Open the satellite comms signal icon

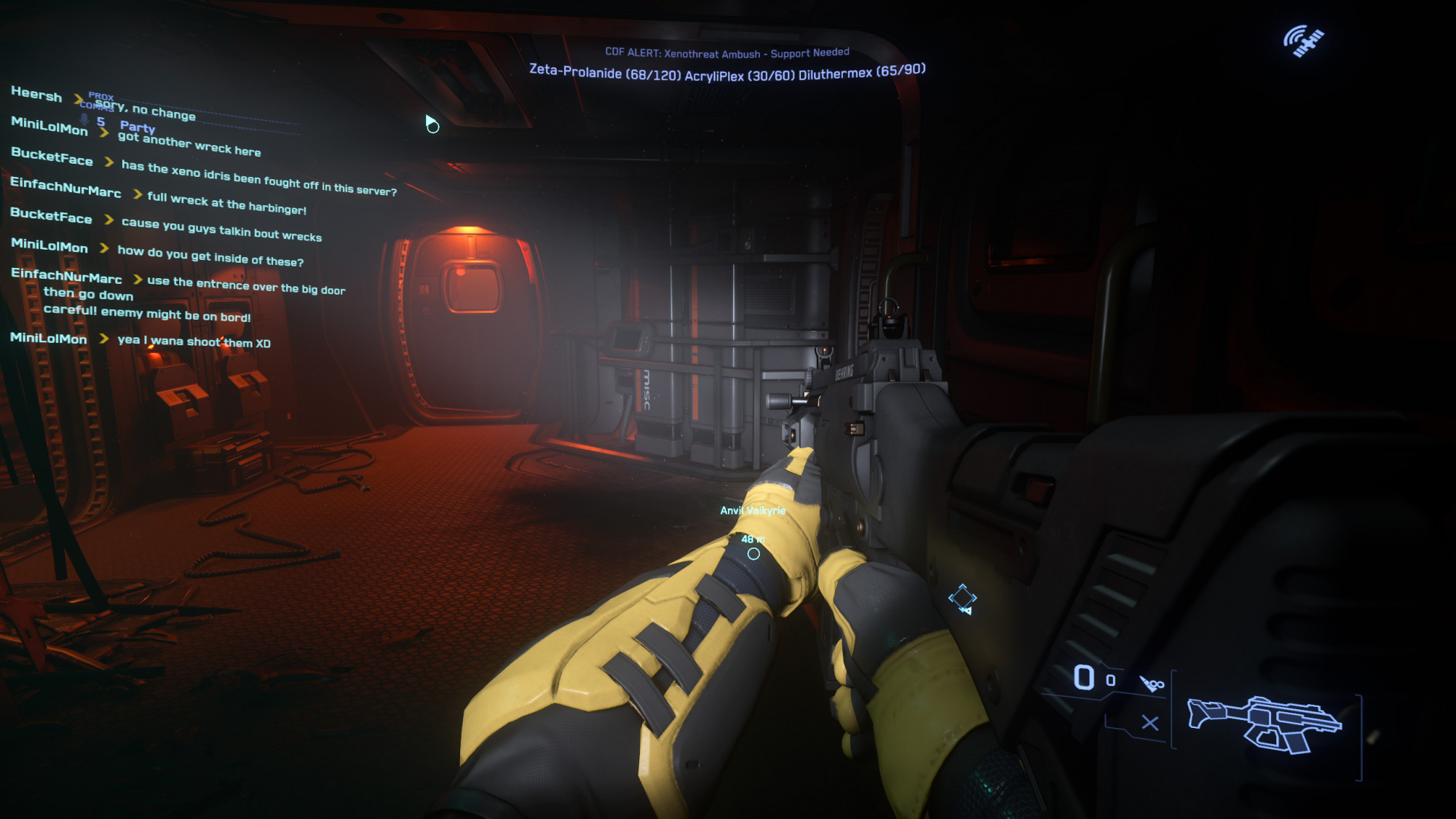pyautogui.click(x=1303, y=41)
